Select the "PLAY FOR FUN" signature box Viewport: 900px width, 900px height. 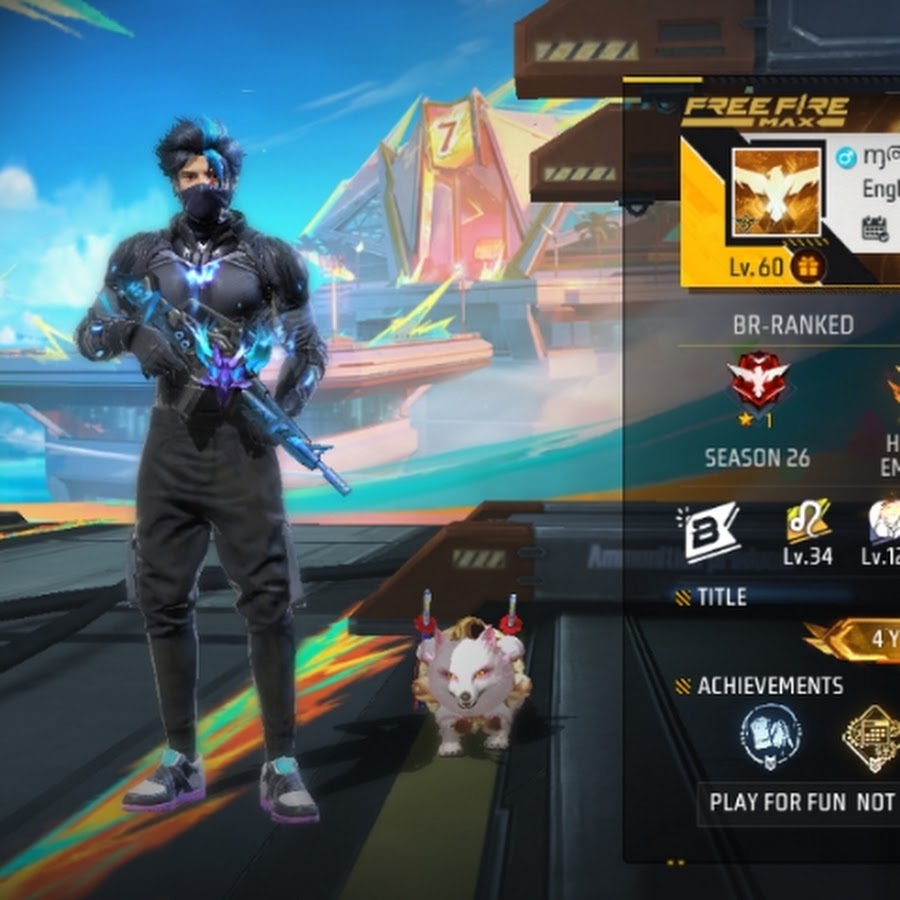click(x=801, y=802)
